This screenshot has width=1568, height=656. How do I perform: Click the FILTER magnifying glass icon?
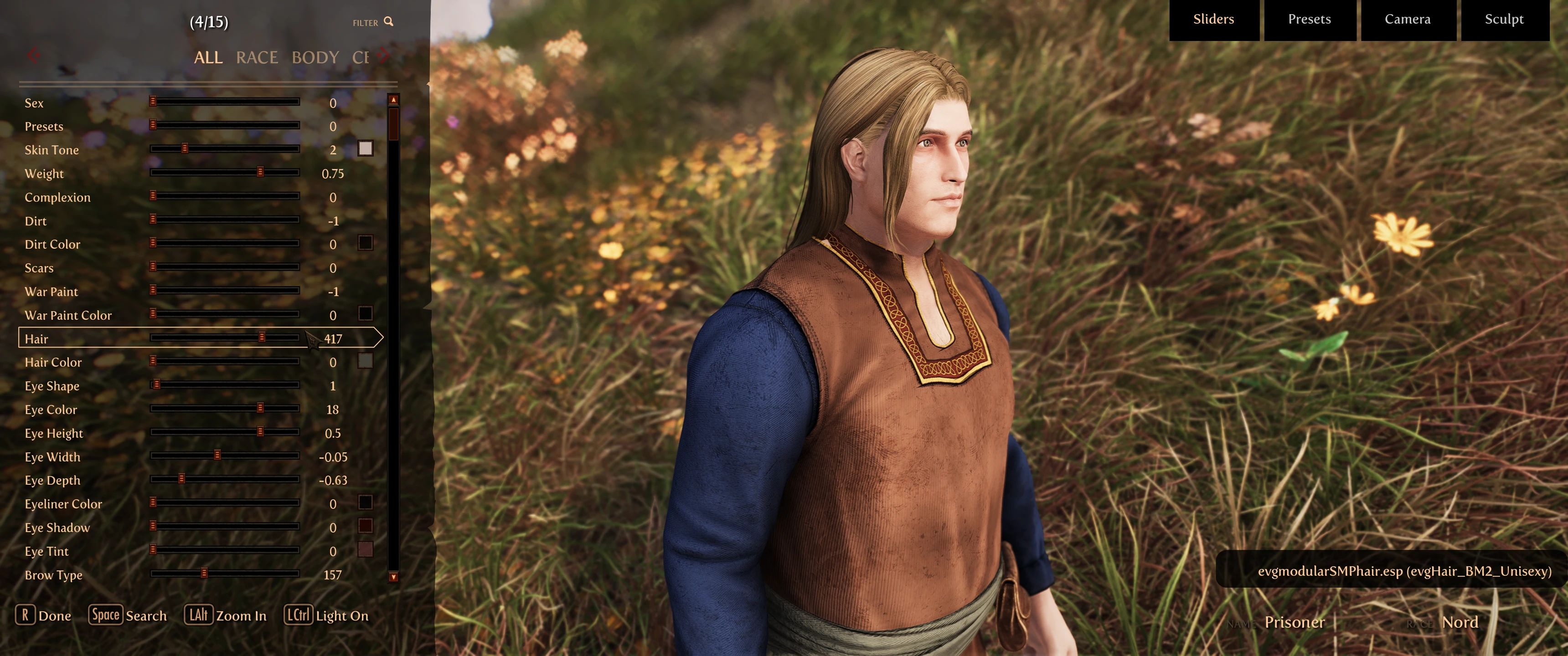pyautogui.click(x=388, y=22)
